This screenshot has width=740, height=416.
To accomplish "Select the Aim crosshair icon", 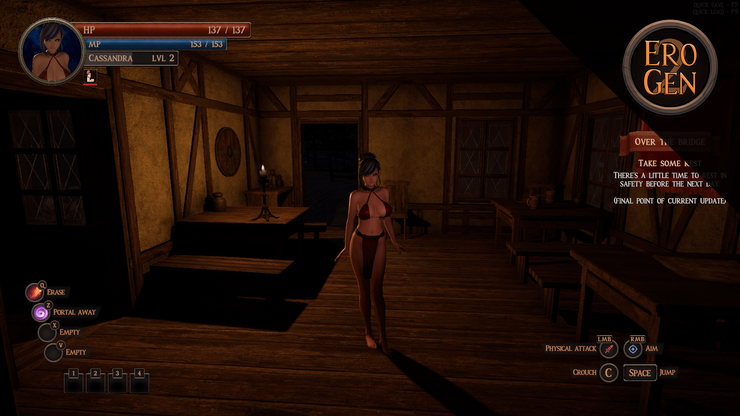I will tap(634, 349).
